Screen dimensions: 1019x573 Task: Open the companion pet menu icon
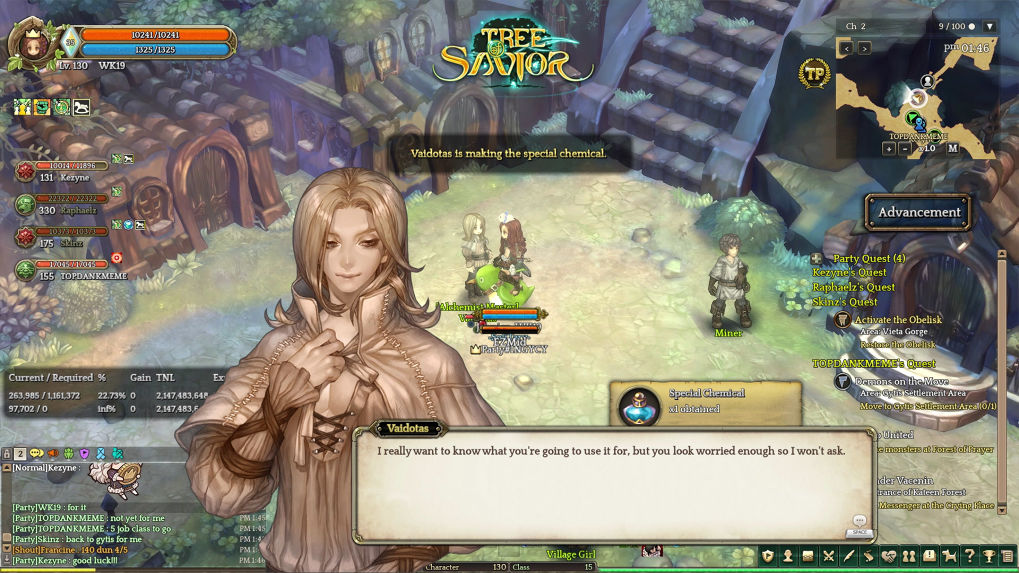point(949,556)
